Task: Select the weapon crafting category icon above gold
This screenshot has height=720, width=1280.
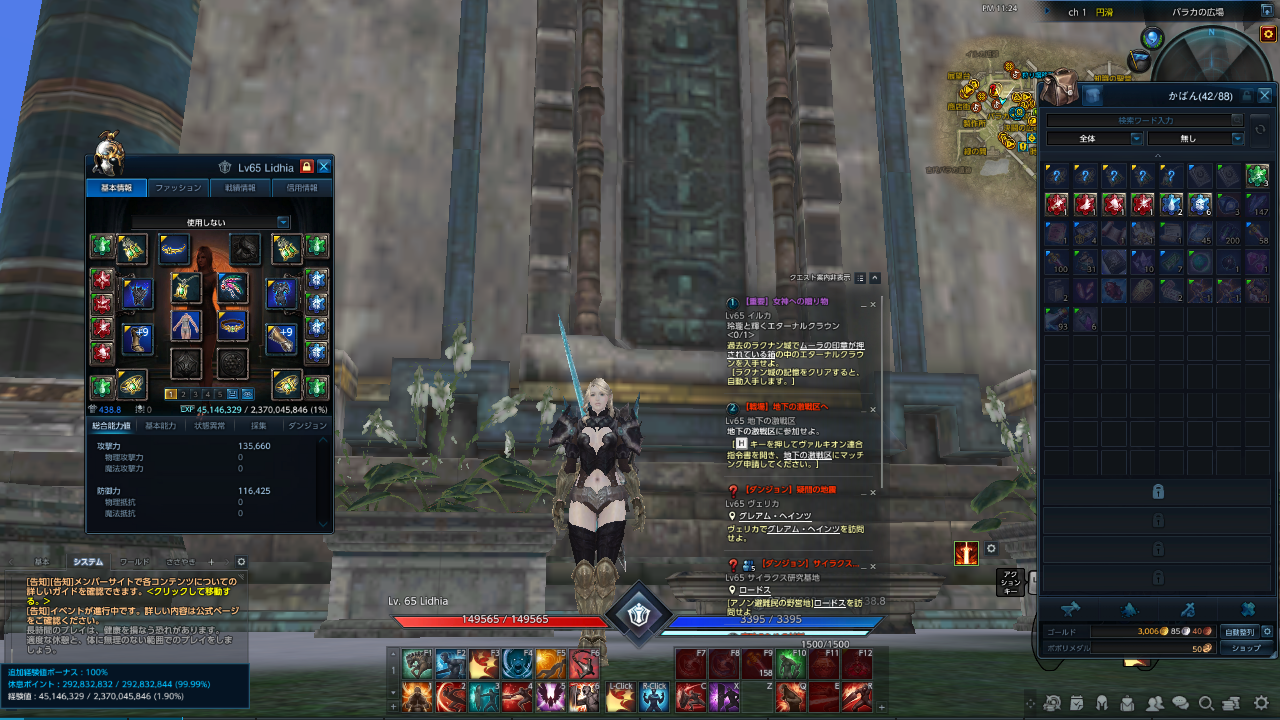Action: tap(1188, 609)
